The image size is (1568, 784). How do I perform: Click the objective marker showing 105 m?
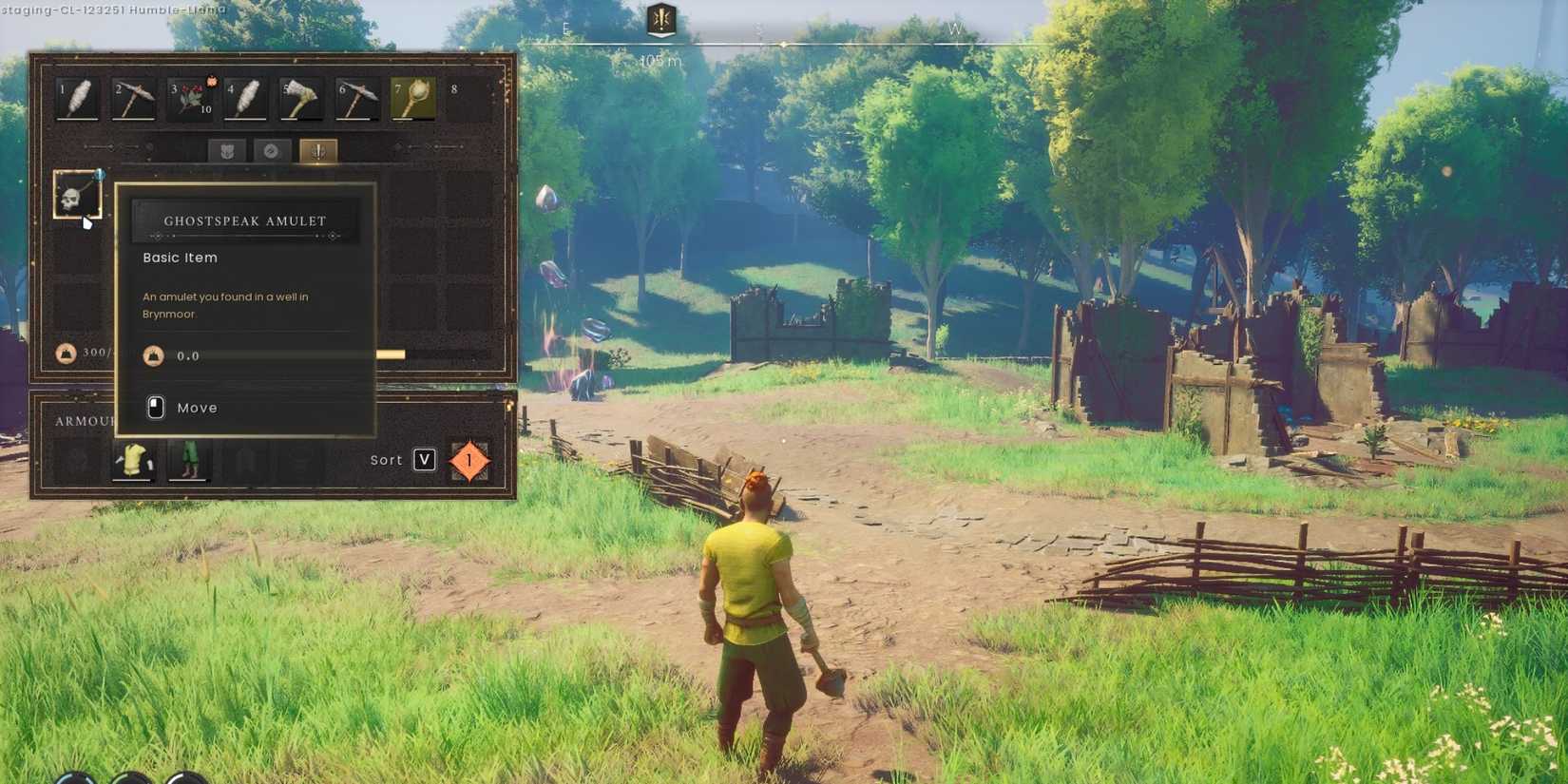pos(660,29)
